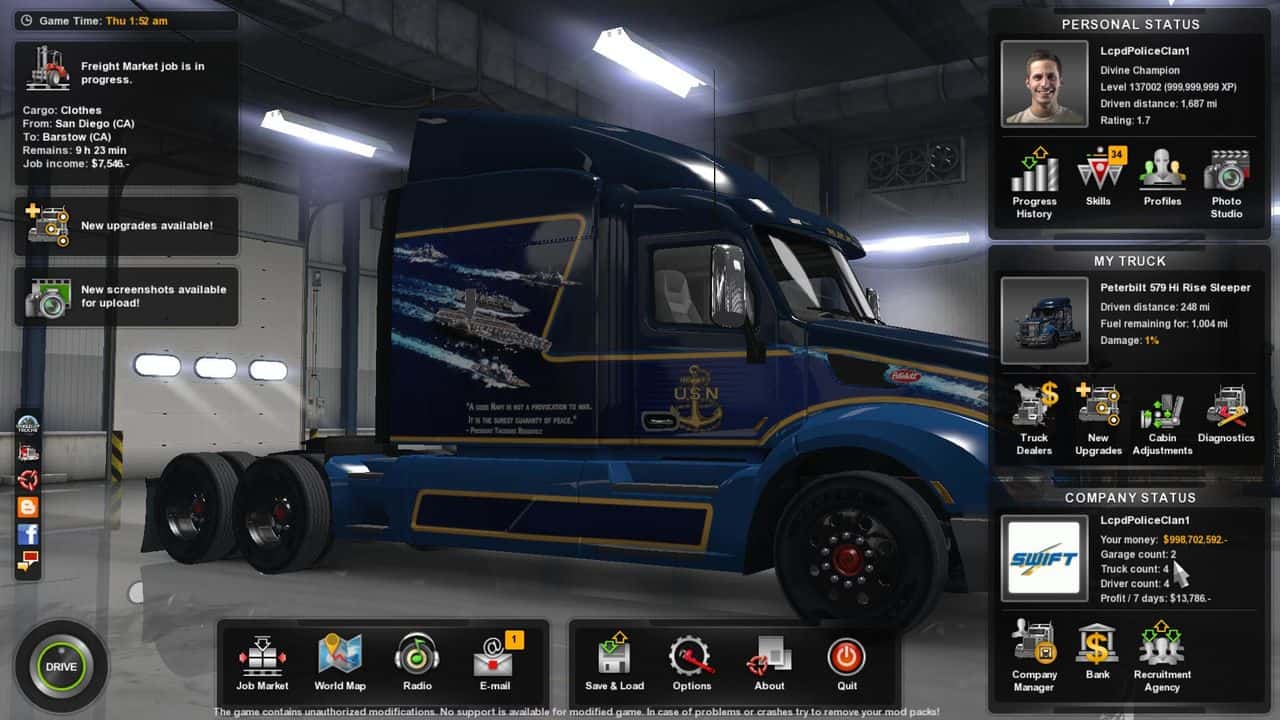The image size is (1280, 720).
Task: Open Cabin Adjustments
Action: pos(1162,418)
